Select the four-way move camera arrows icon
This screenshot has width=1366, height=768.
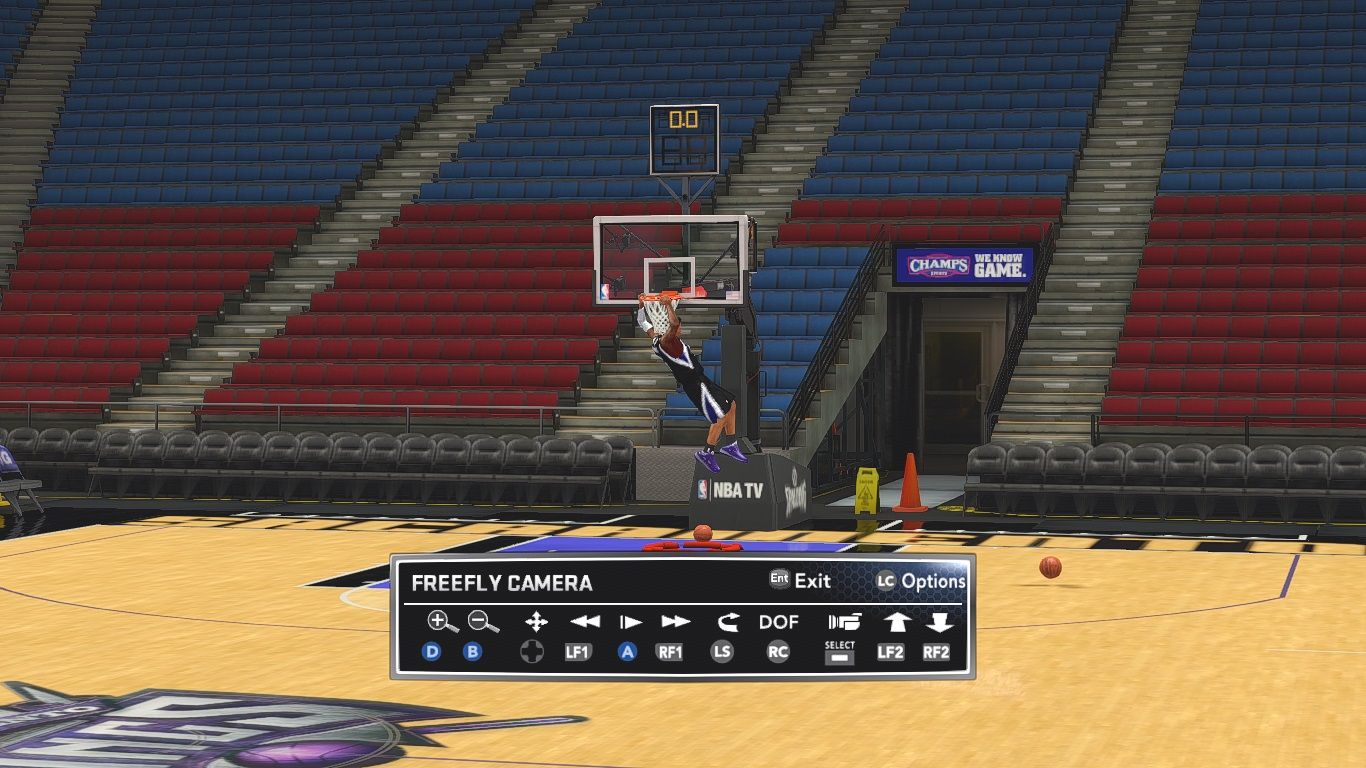[x=536, y=622]
